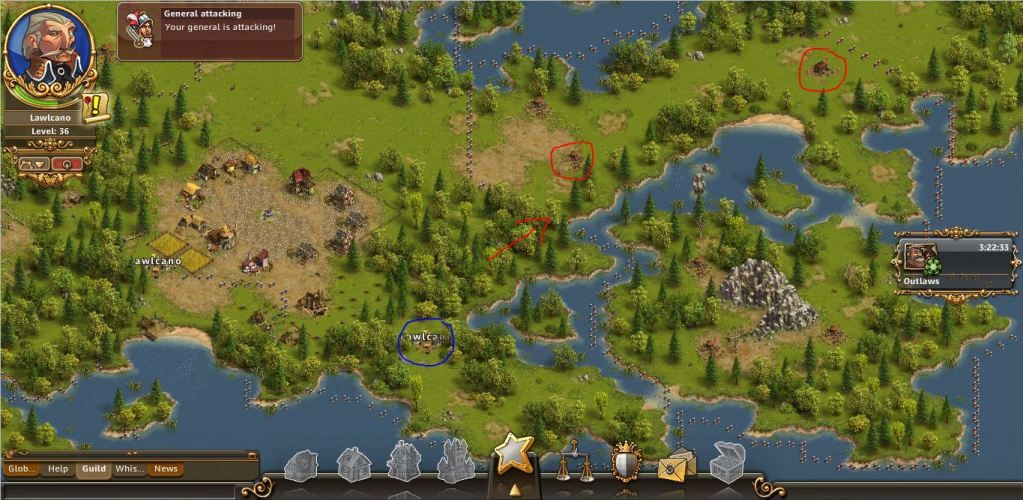
Task: Open the Whis... chat tab
Action: (129, 468)
